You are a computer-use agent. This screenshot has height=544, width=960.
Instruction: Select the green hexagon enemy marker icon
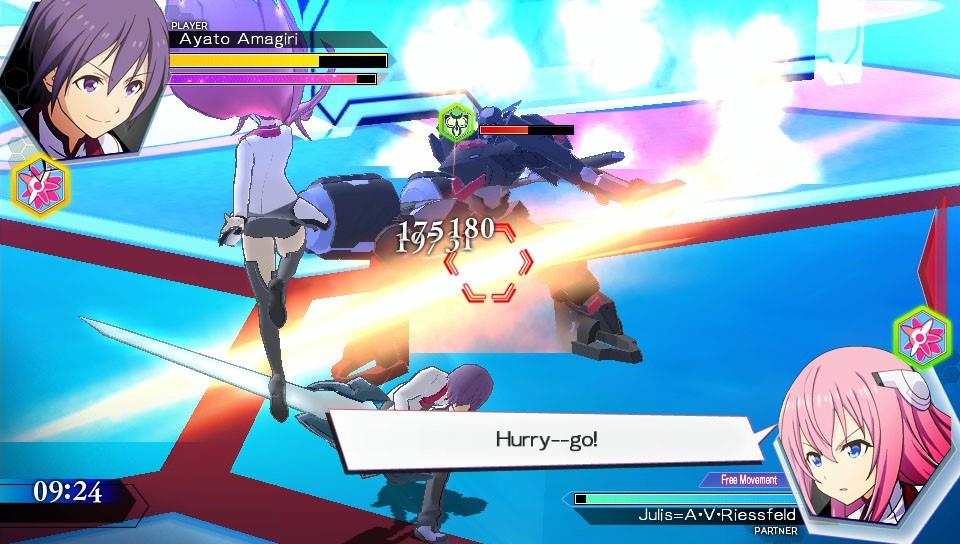[x=457, y=124]
